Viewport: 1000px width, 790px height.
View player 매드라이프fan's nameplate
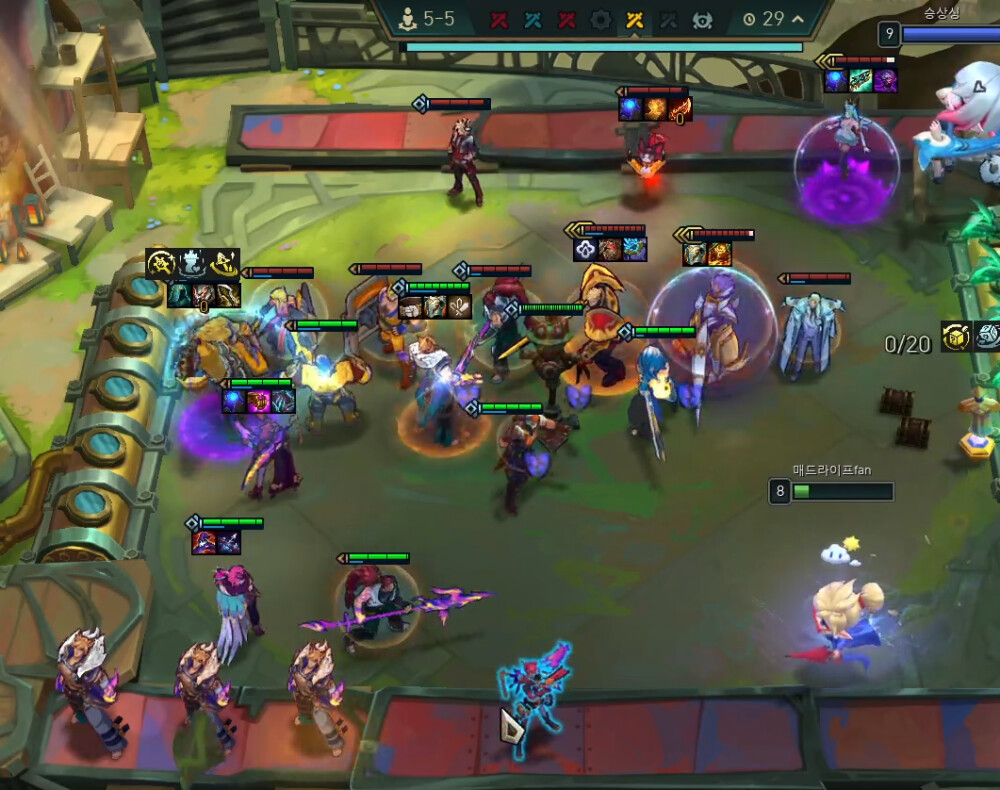[x=832, y=470]
